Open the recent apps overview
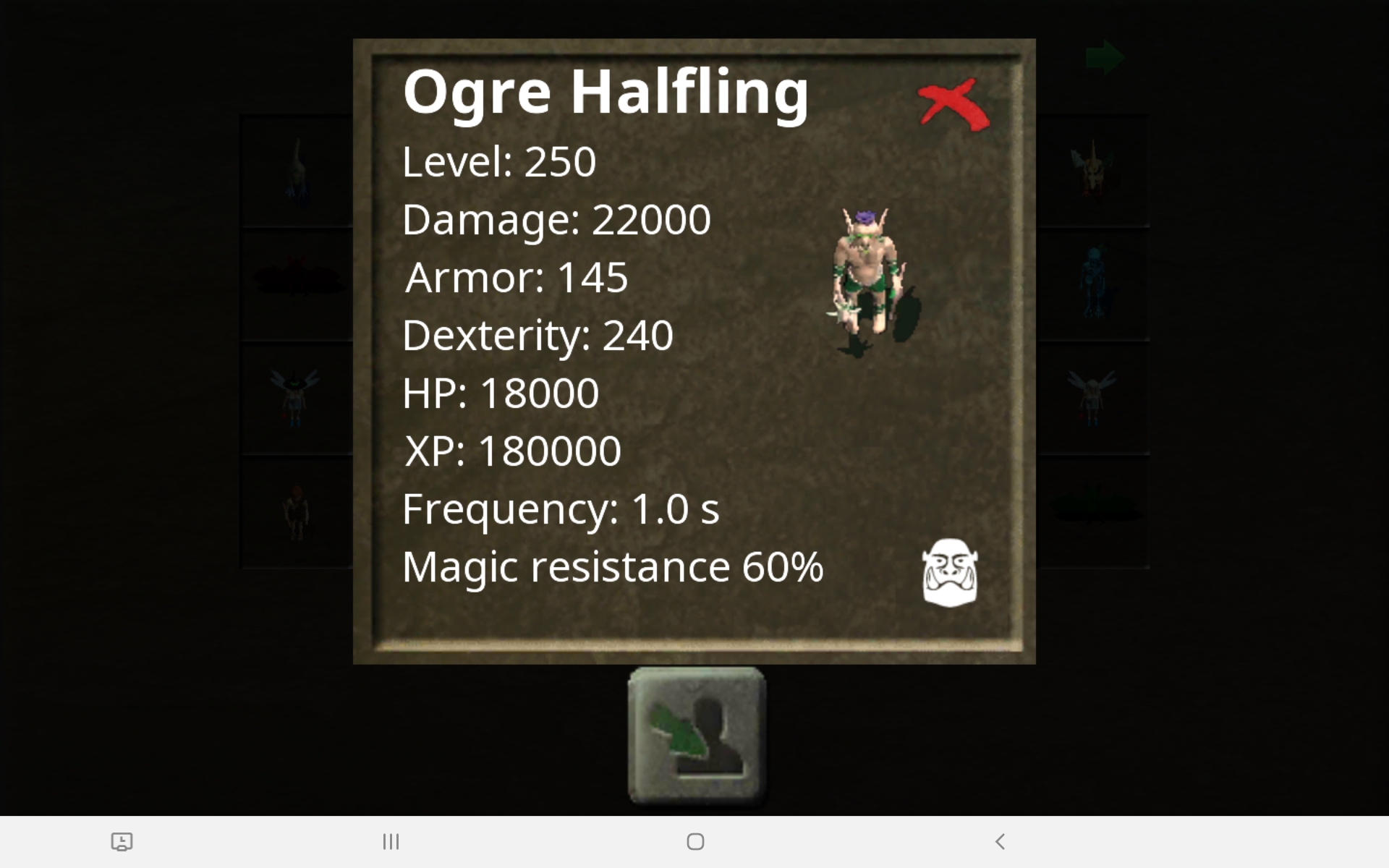The height and width of the screenshot is (868, 1389). pyautogui.click(x=391, y=841)
